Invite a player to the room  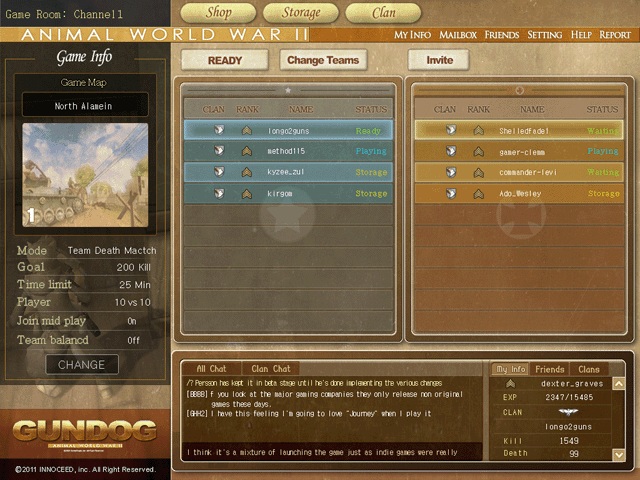click(439, 60)
